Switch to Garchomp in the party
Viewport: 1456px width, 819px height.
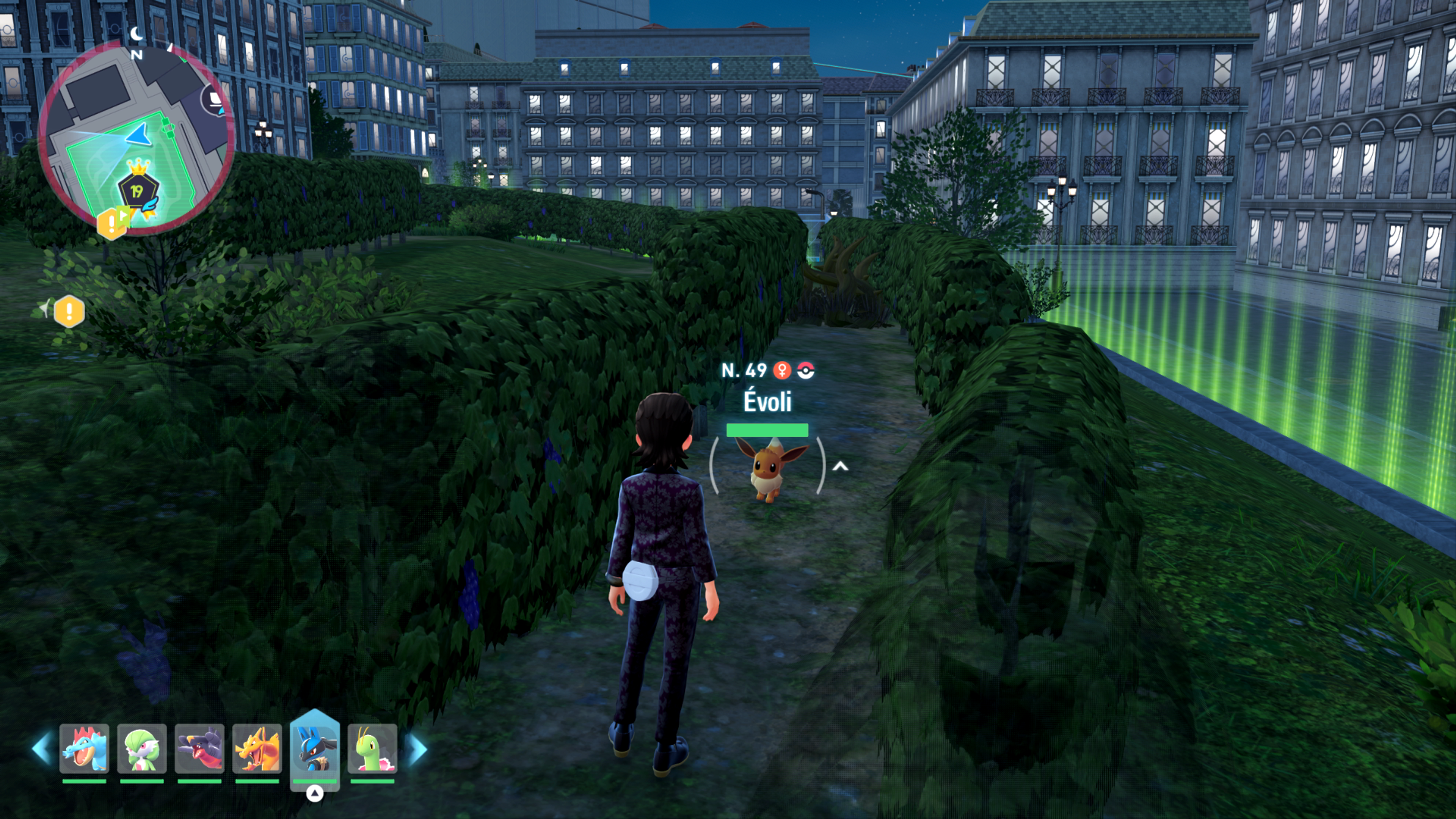click(x=199, y=748)
